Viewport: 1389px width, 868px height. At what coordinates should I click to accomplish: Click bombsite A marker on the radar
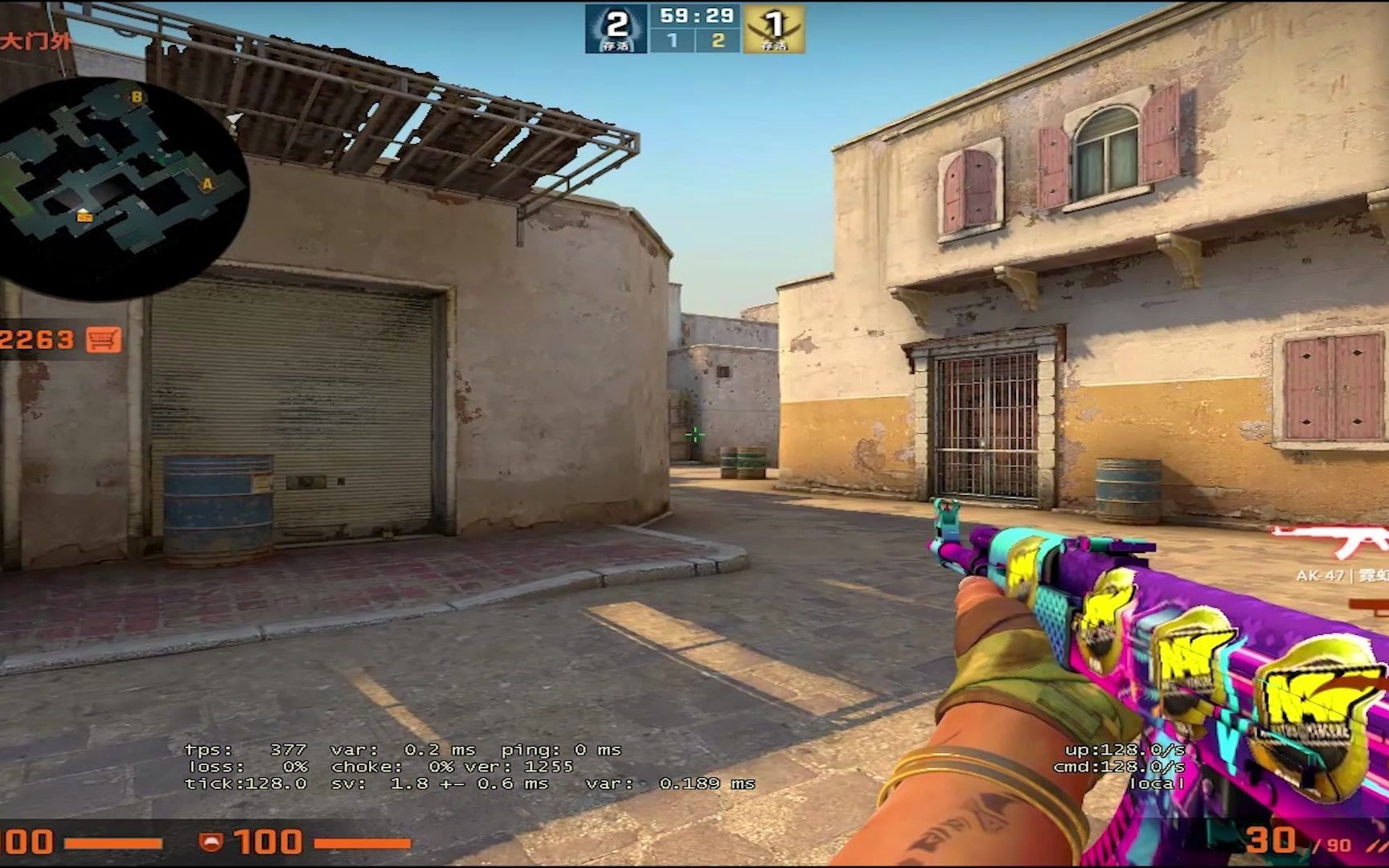207,183
